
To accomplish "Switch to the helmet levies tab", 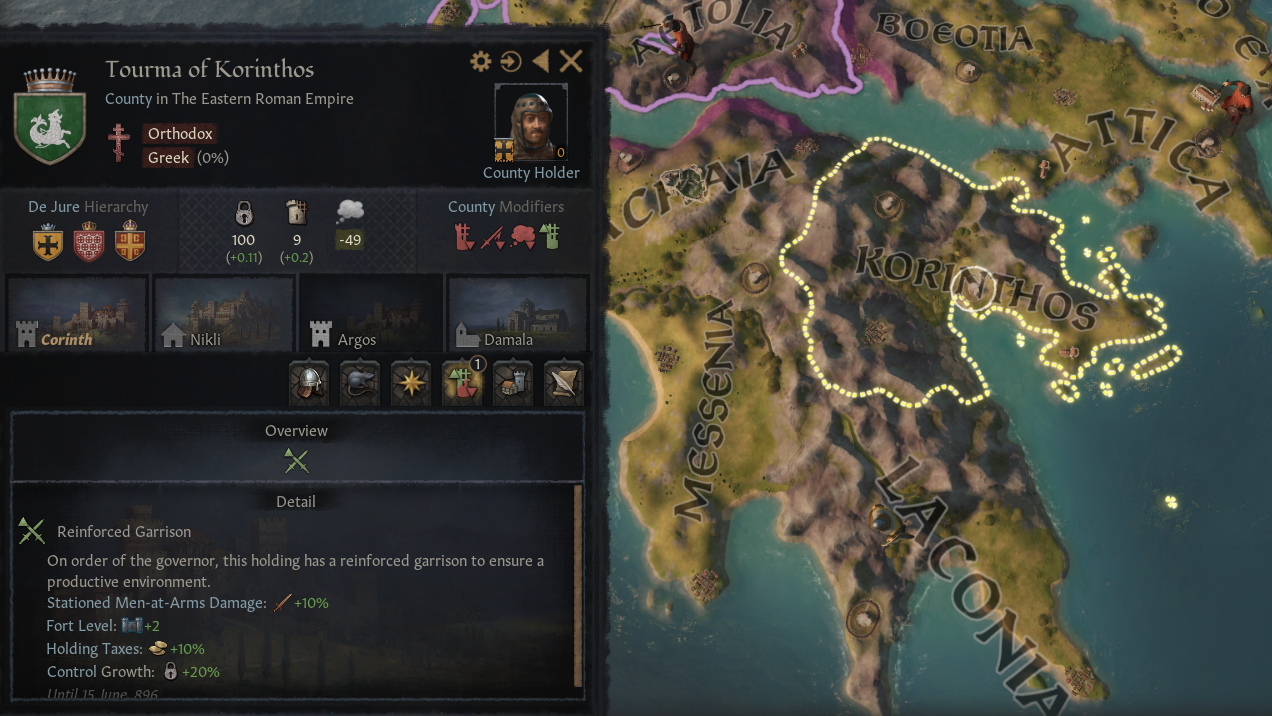I will pos(309,384).
